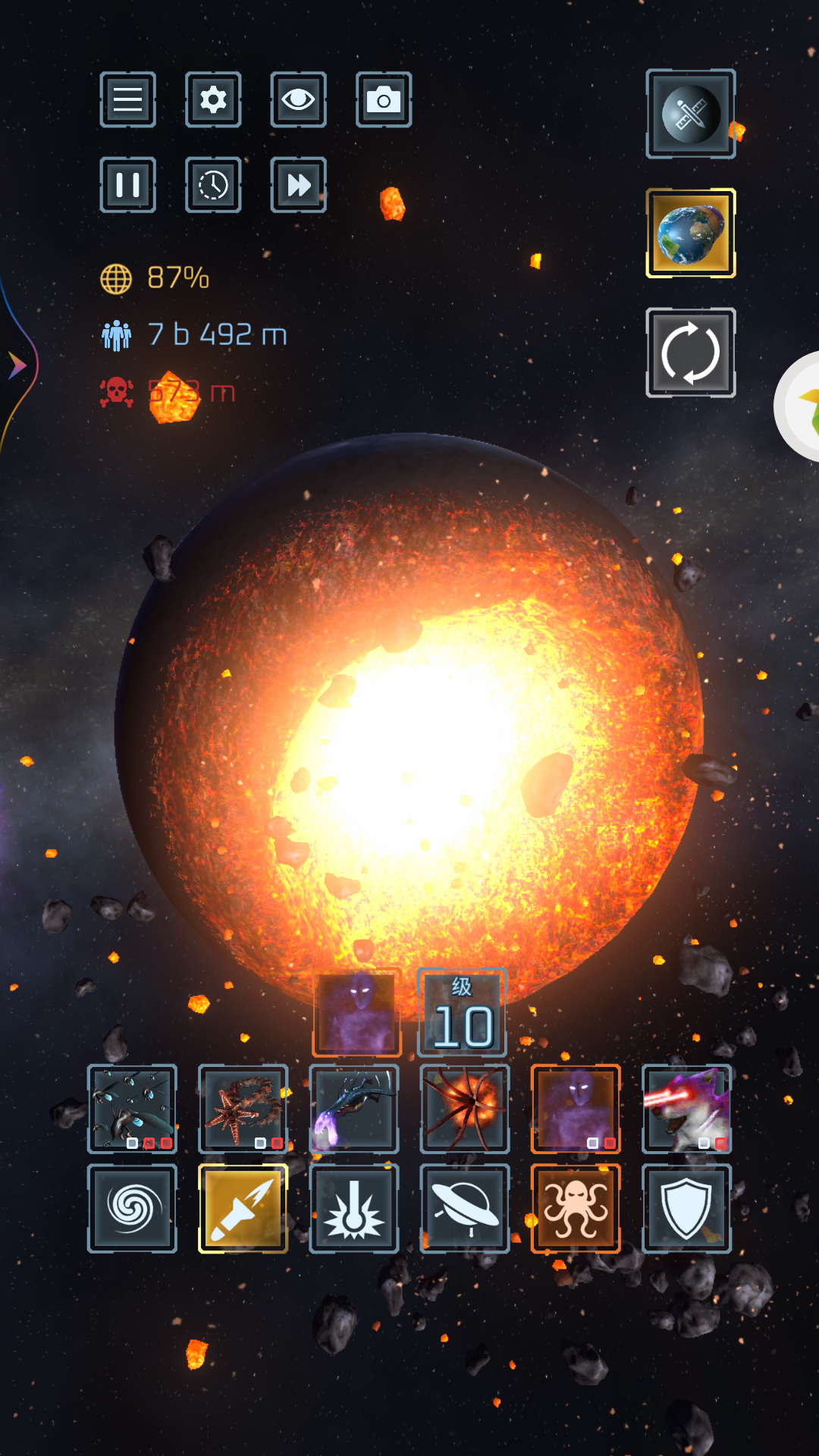Select the Earth planet thumbnail

690,234
